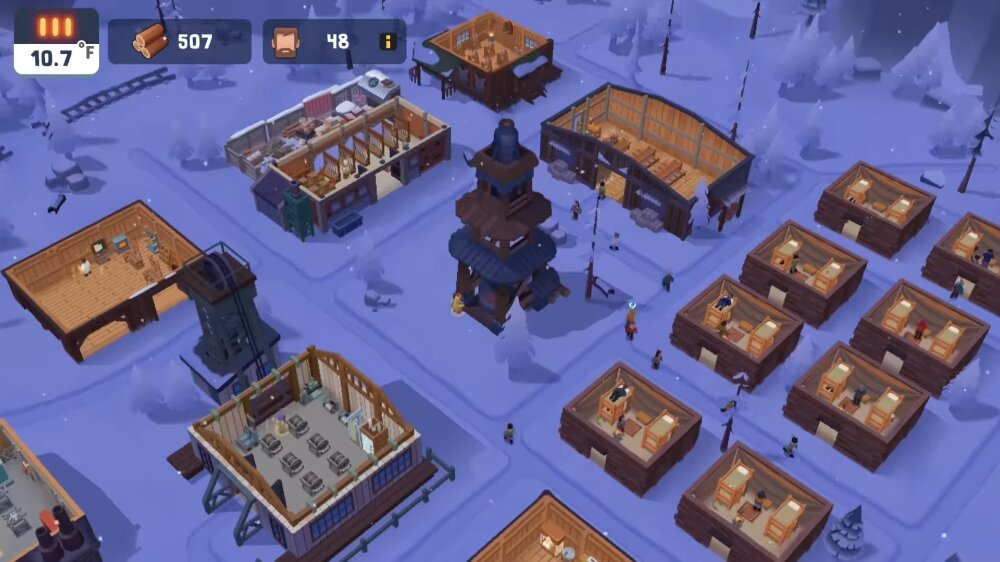The width and height of the screenshot is (1000, 562).
Task: Open the yellow info icon beside population count
Action: [x=387, y=42]
